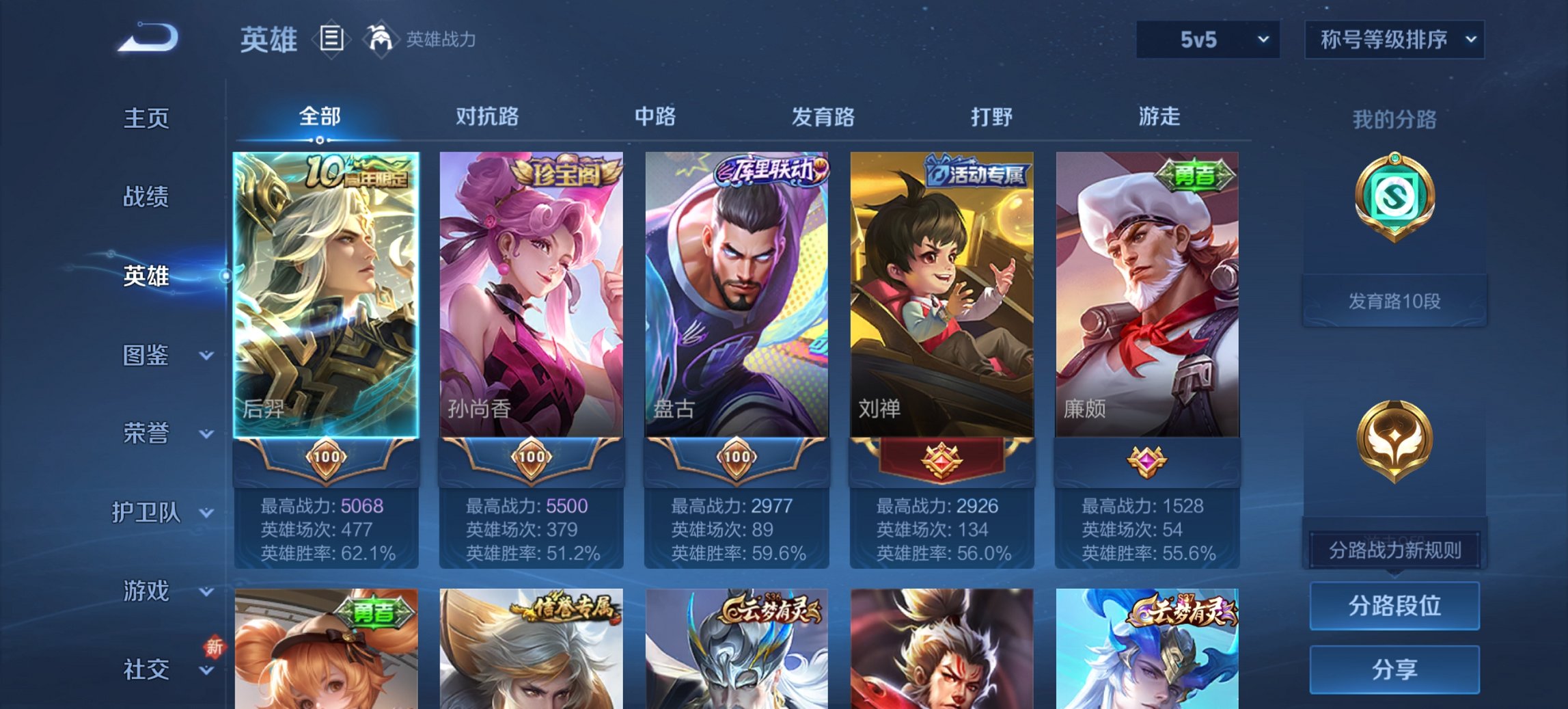Expand the 游戏 sidebar section
Image resolution: width=1568 pixels, height=709 pixels.
pyautogui.click(x=147, y=591)
